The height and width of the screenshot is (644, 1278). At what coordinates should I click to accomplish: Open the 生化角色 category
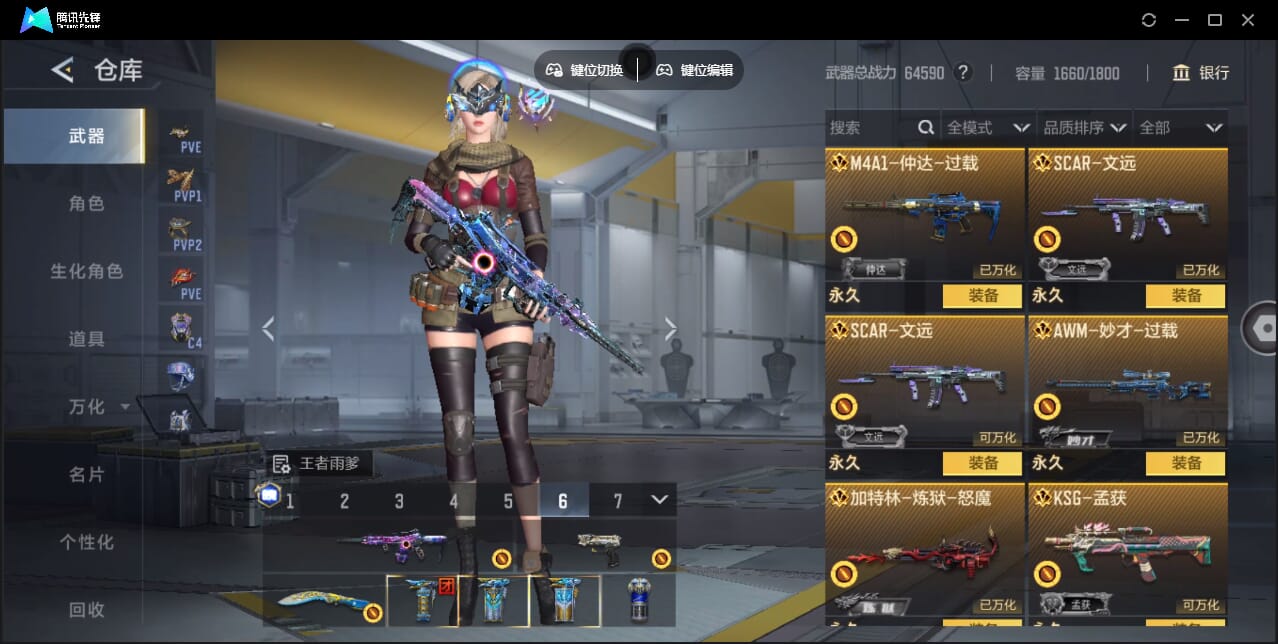(x=86, y=271)
